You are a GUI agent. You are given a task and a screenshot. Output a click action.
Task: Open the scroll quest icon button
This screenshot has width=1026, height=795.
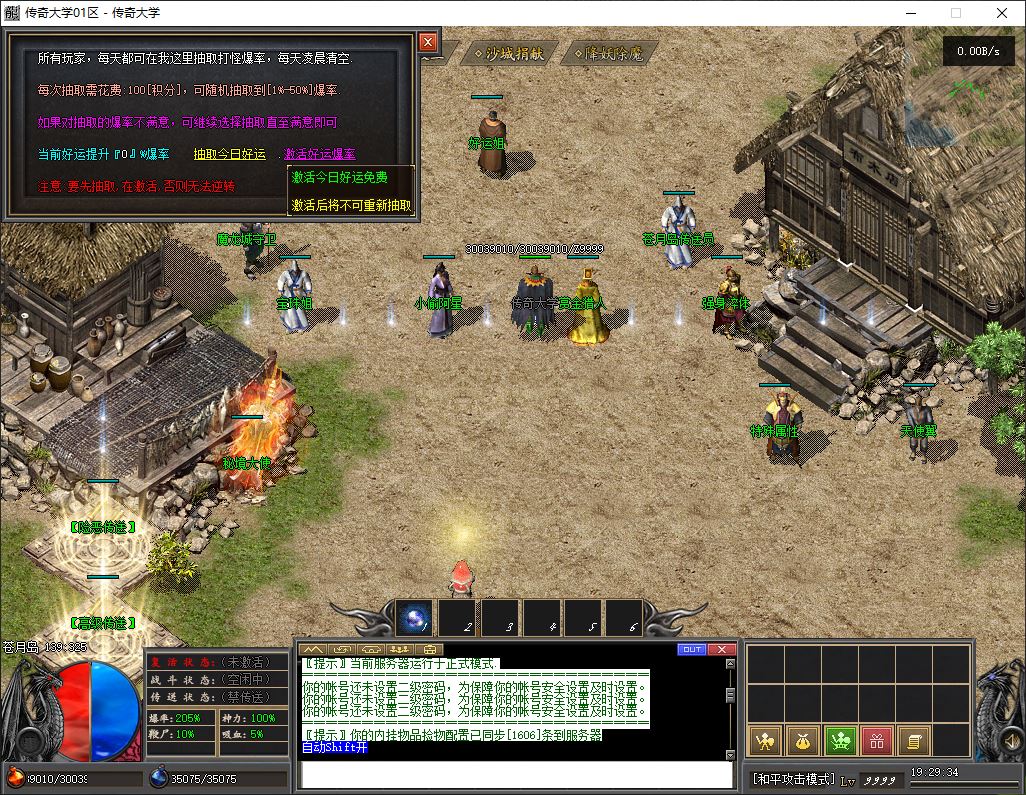click(x=915, y=741)
